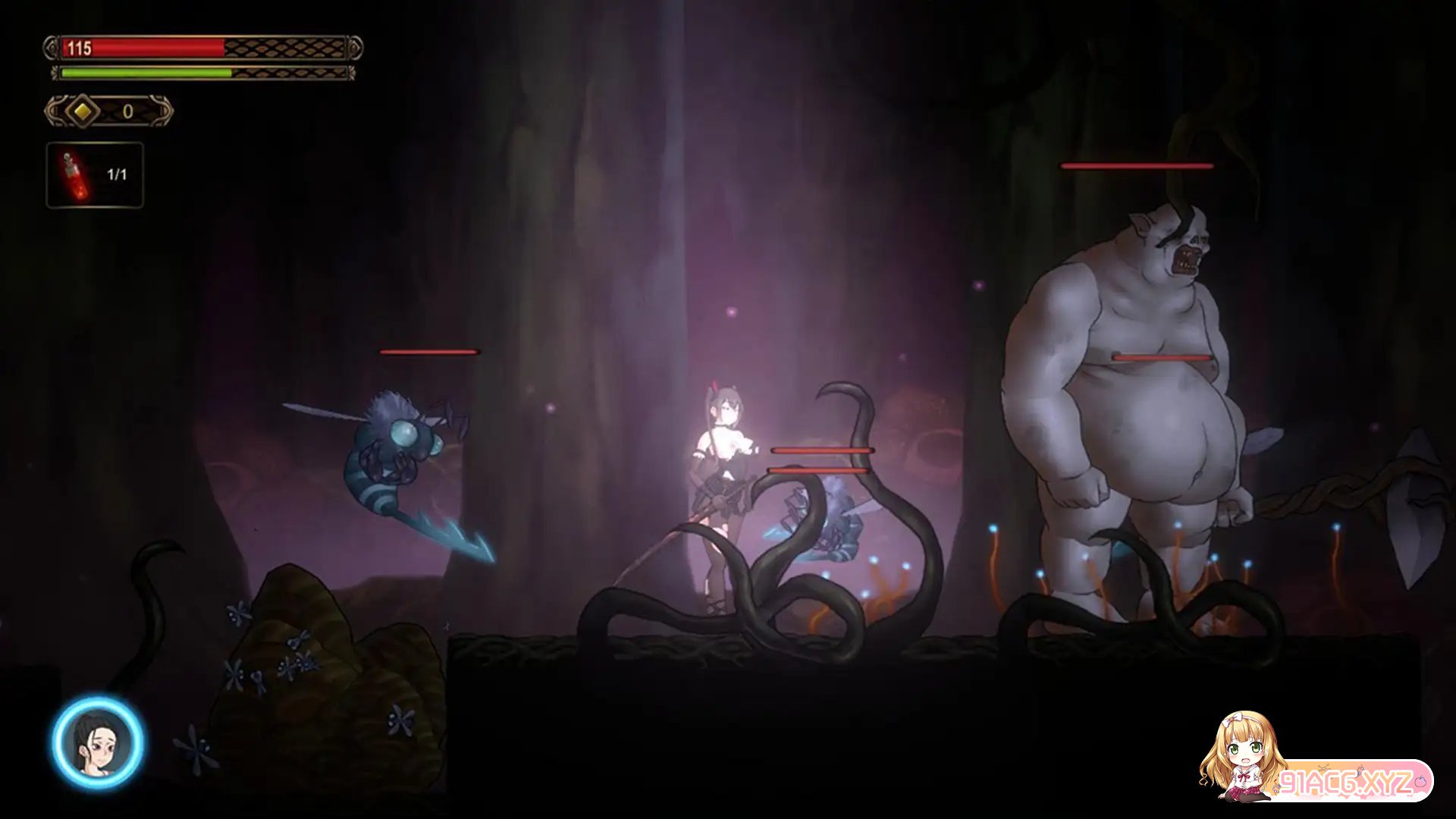Open the 91ACG.XYZ watermark link
This screenshot has width=1456, height=819.
pyautogui.click(x=1345, y=781)
